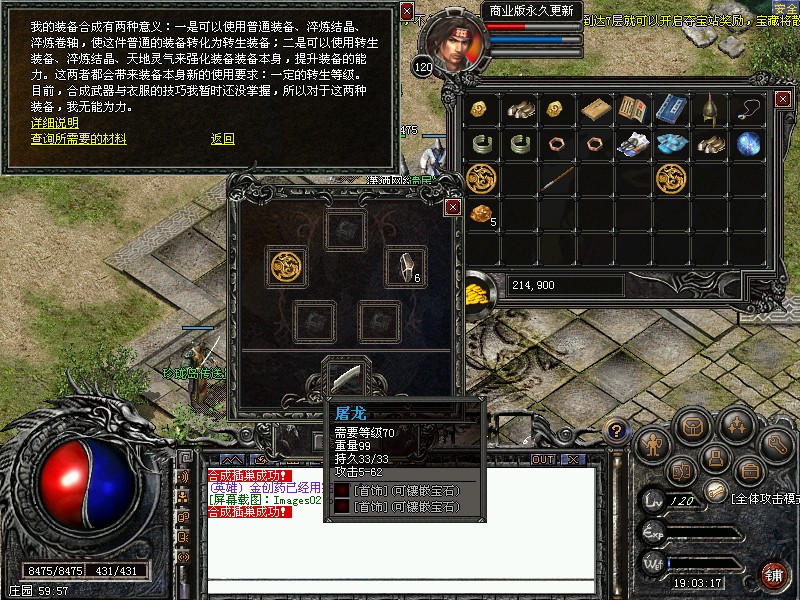Open the 详细说明 detailed explanation link
The height and width of the screenshot is (600, 800).
(54, 123)
